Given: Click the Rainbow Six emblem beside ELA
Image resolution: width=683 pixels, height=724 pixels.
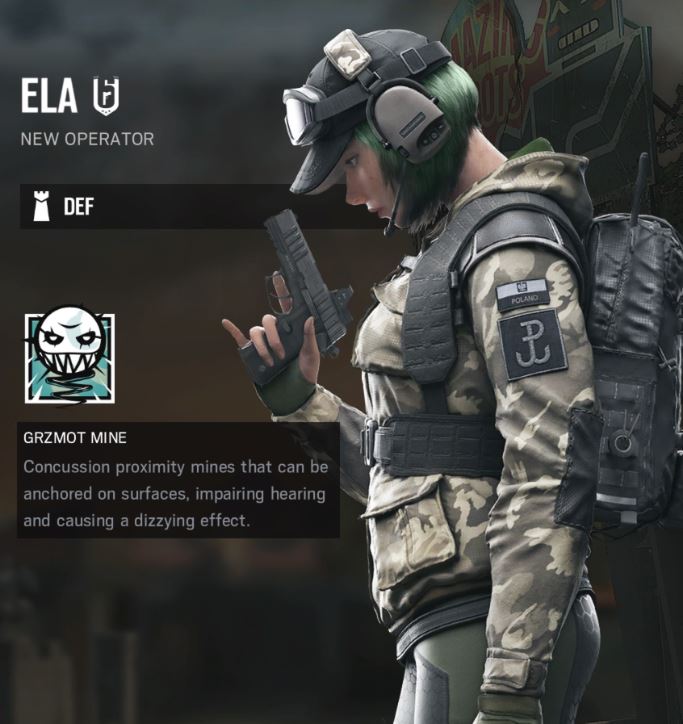Looking at the screenshot, I should pyautogui.click(x=104, y=95).
